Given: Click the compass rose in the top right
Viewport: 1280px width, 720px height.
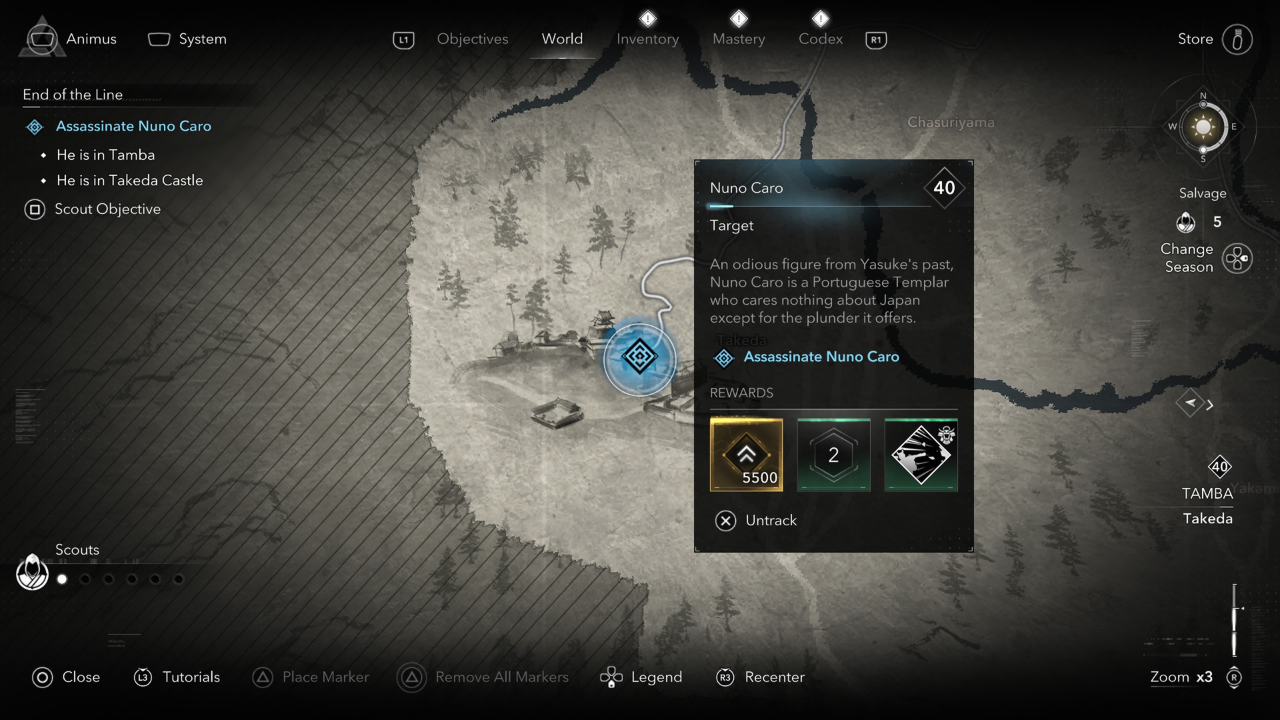Looking at the screenshot, I should coord(1202,127).
